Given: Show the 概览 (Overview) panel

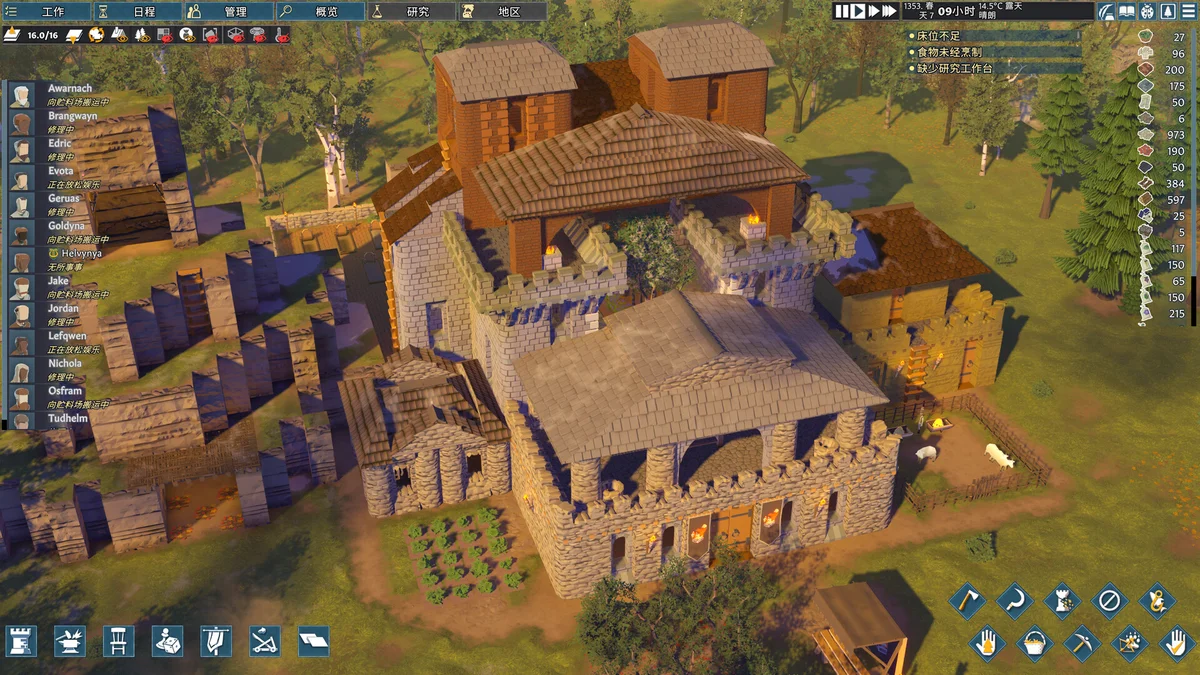Looking at the screenshot, I should 319,12.
